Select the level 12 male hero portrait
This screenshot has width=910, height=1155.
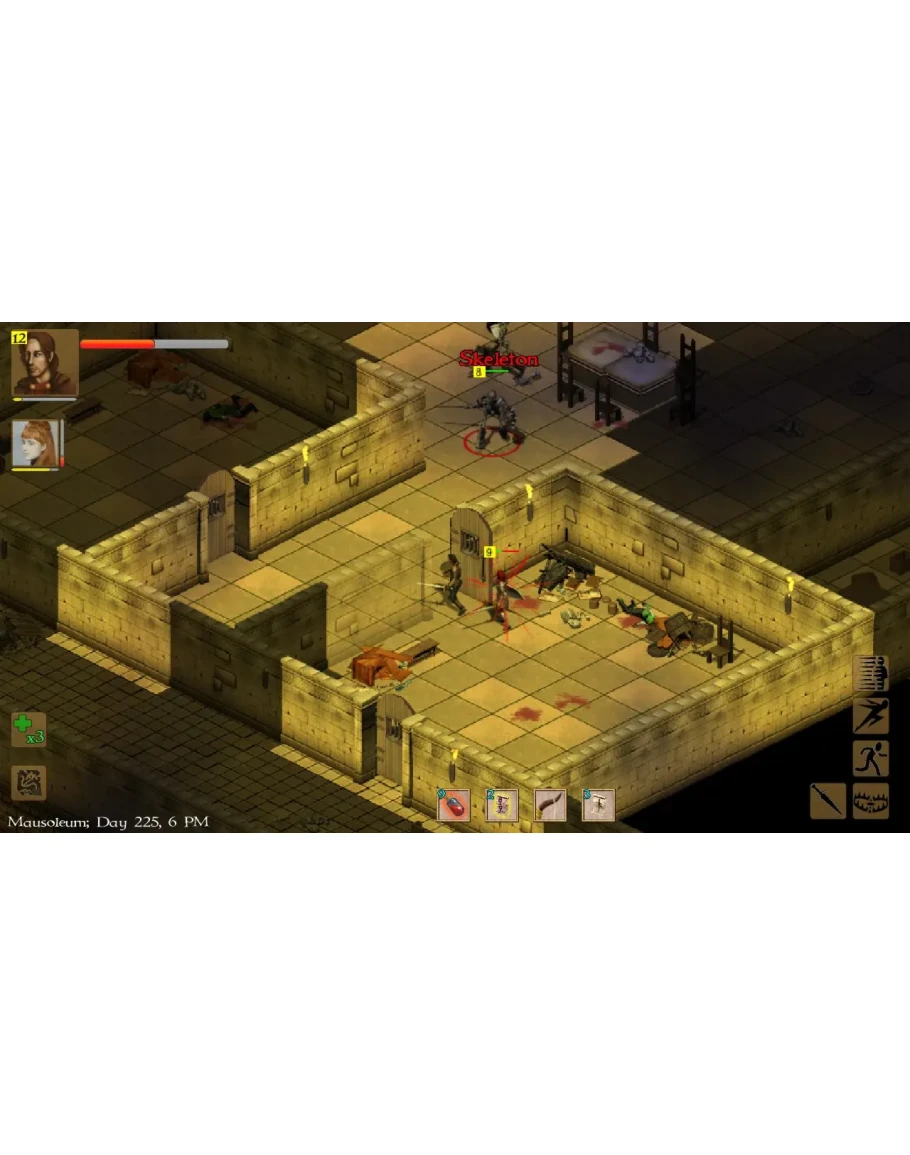[x=44, y=364]
